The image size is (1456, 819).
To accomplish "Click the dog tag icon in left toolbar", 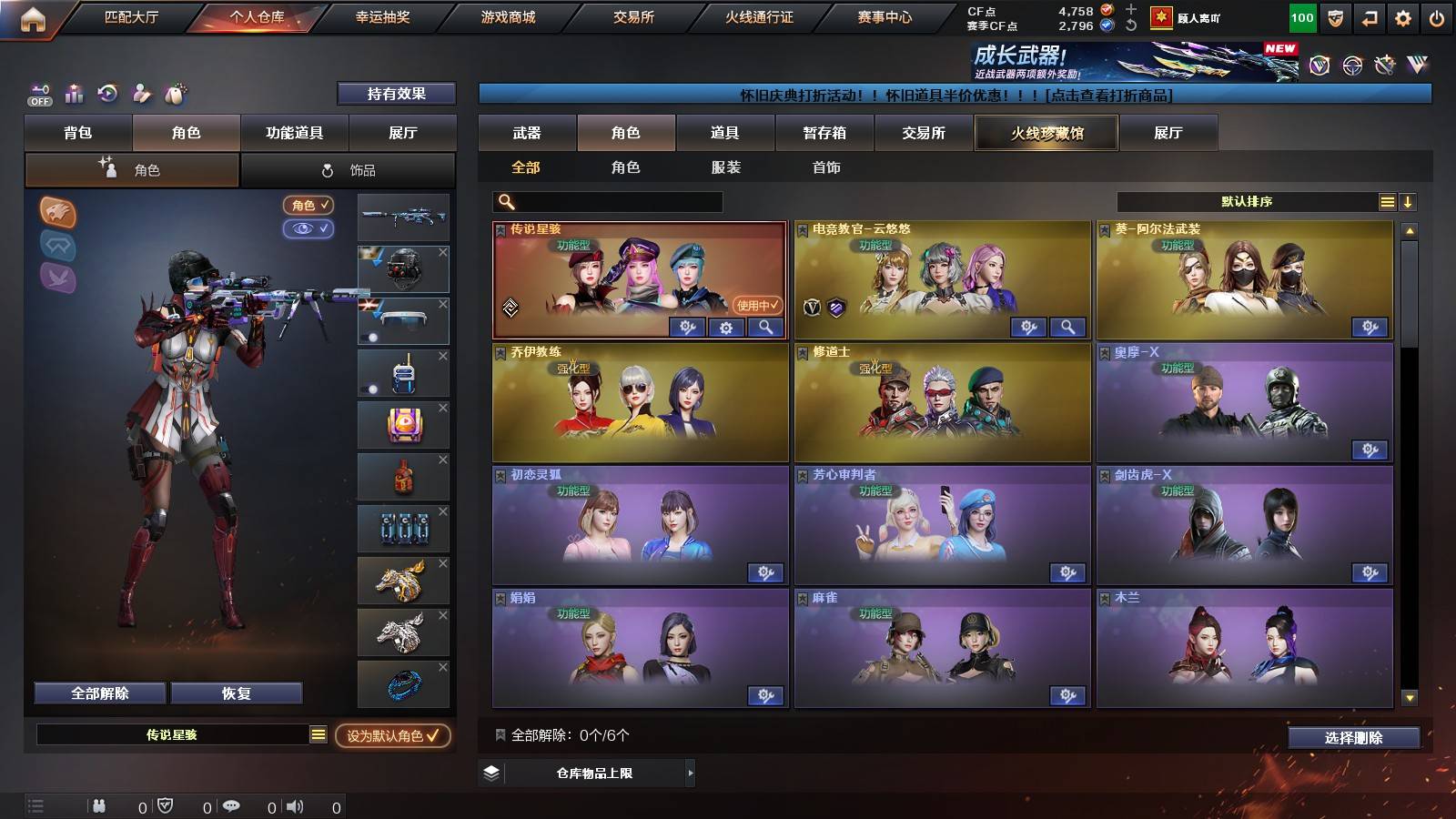I will (x=175, y=94).
